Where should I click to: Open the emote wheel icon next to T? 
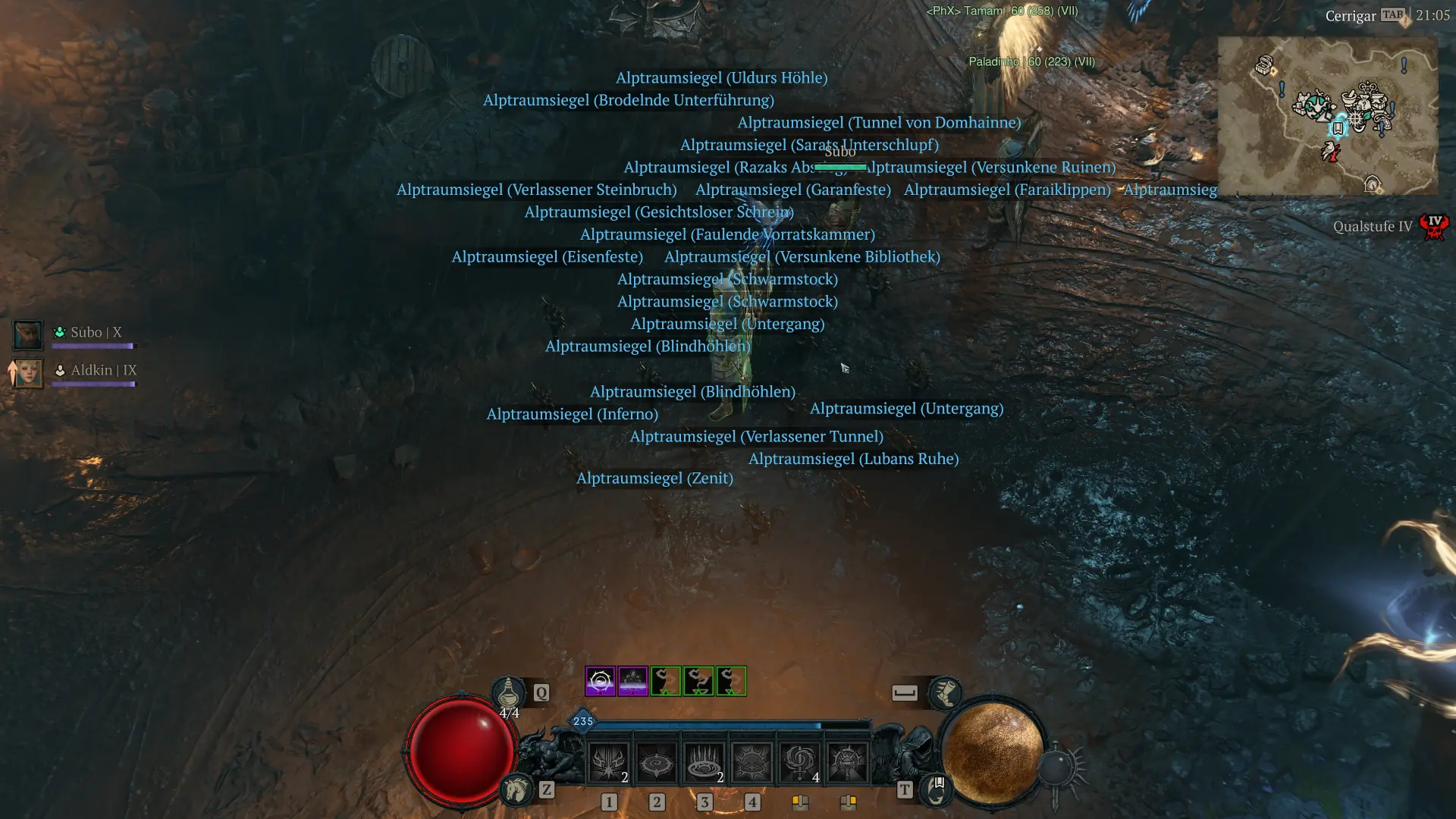click(x=937, y=789)
